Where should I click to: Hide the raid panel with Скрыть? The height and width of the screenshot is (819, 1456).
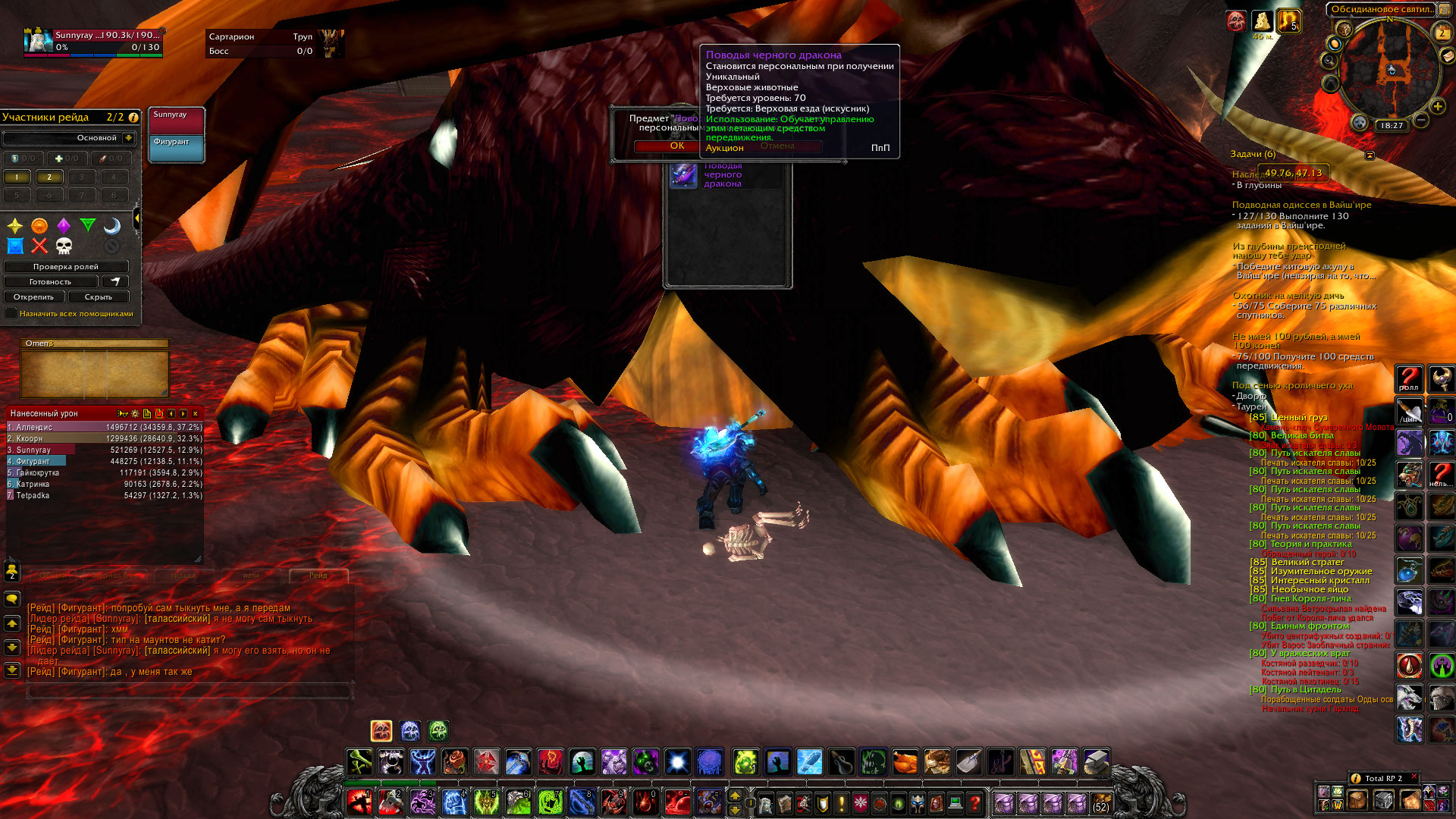click(x=98, y=297)
